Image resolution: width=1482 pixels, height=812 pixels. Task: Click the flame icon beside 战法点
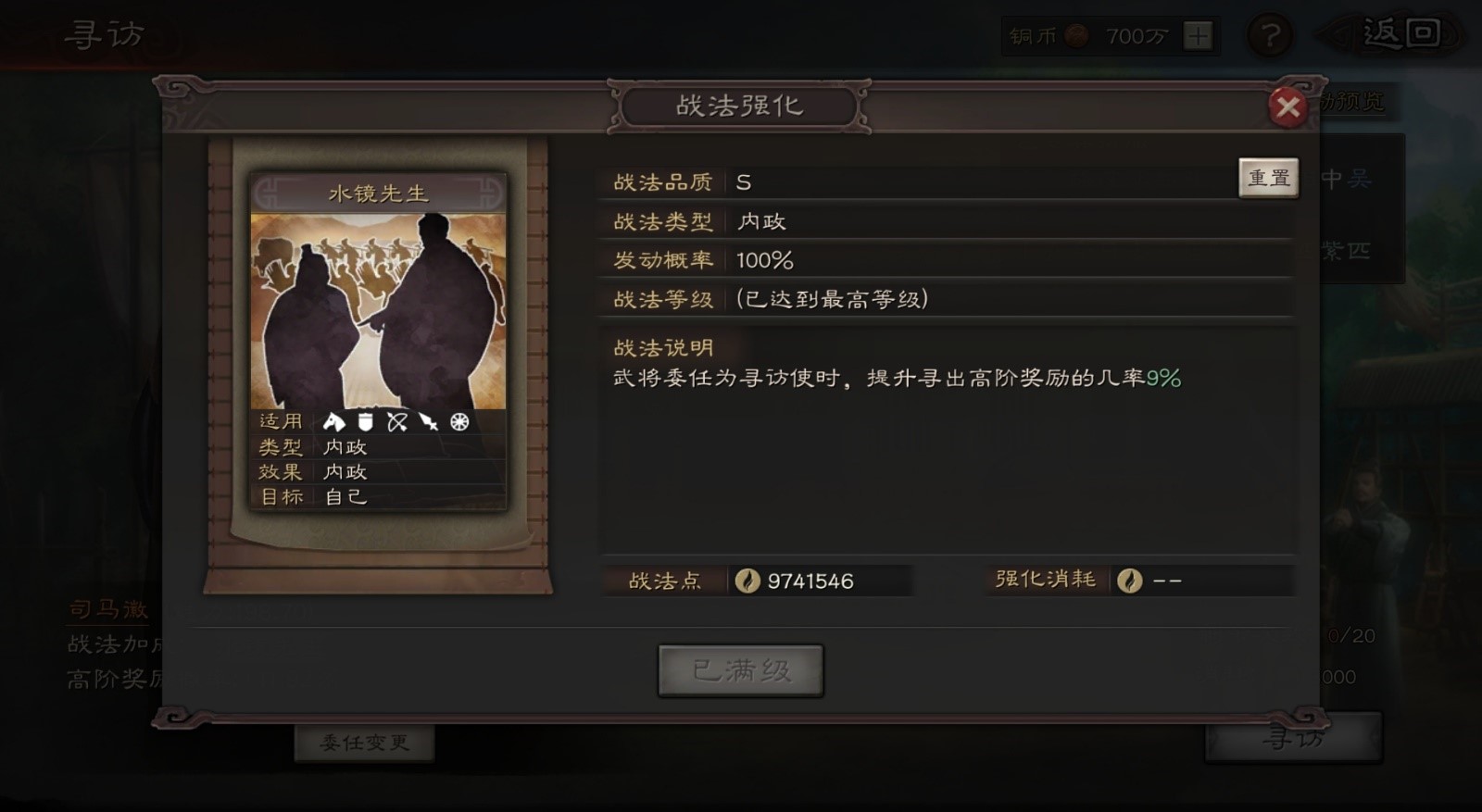pos(747,581)
